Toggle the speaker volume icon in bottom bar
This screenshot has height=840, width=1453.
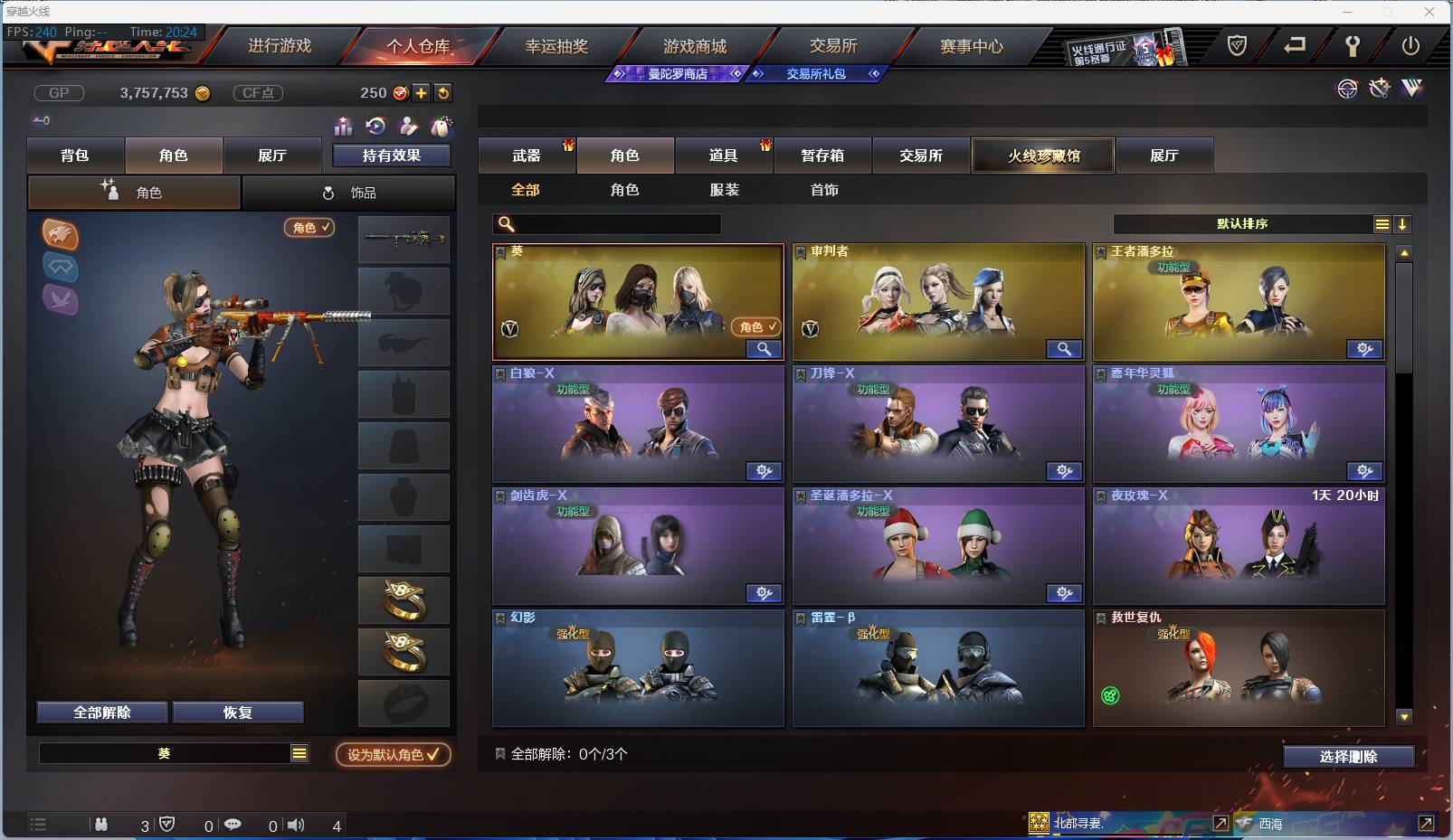point(296,825)
